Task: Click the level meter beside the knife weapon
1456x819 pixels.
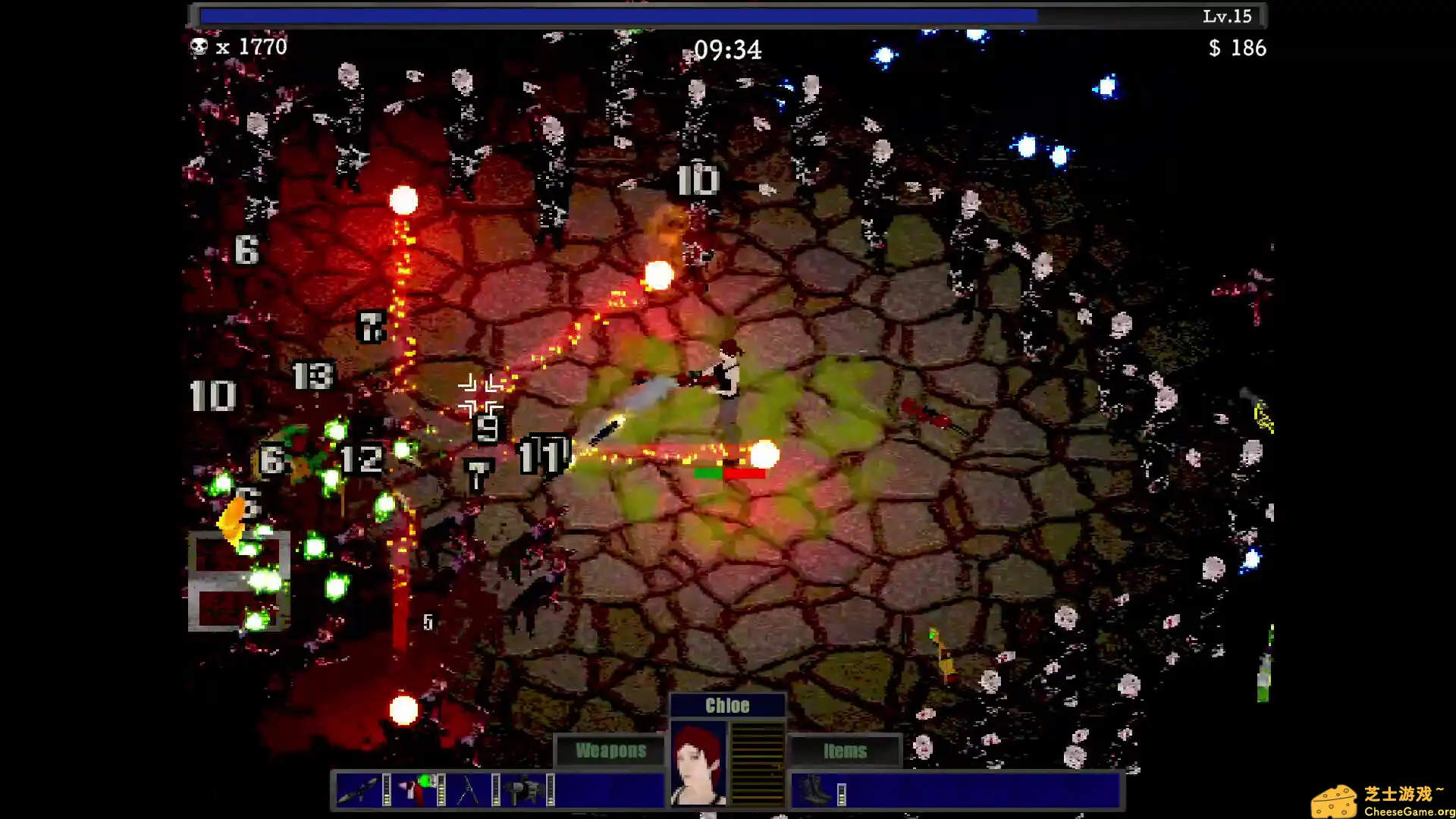Action: coord(385,789)
